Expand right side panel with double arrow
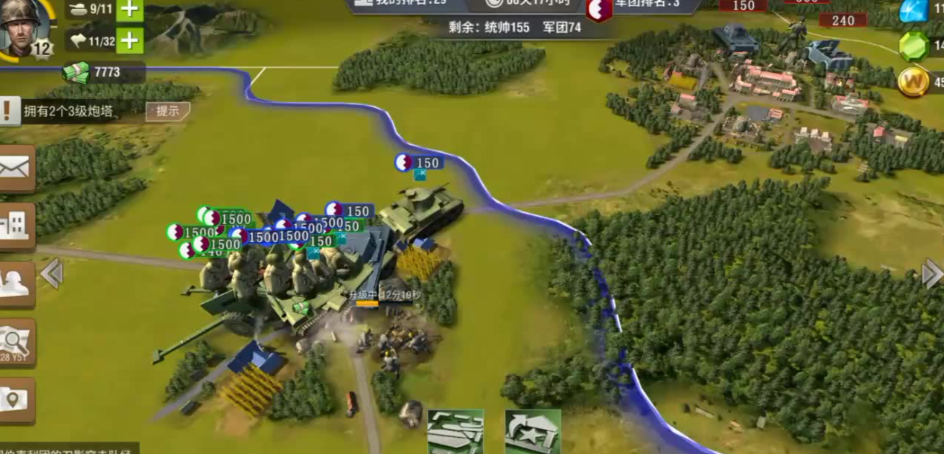This screenshot has width=944, height=454. (931, 273)
